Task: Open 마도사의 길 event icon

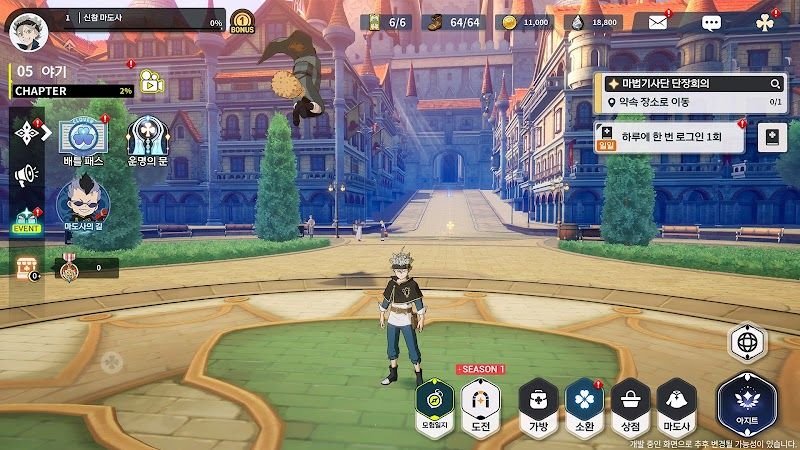Action: [x=83, y=203]
